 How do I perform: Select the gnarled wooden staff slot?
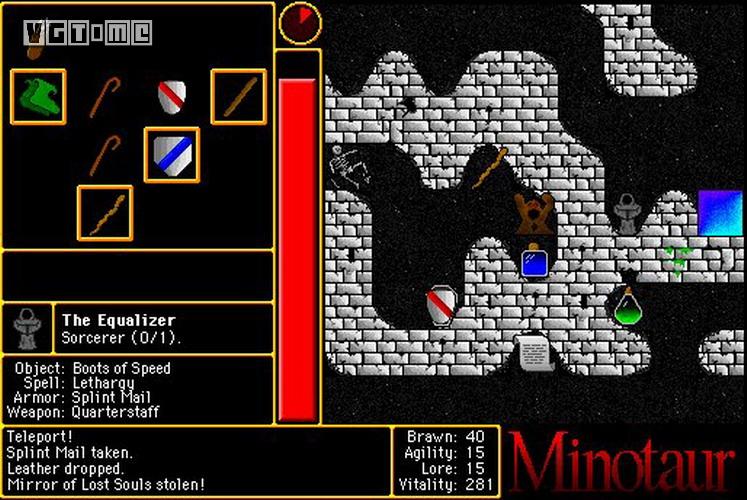tap(105, 213)
